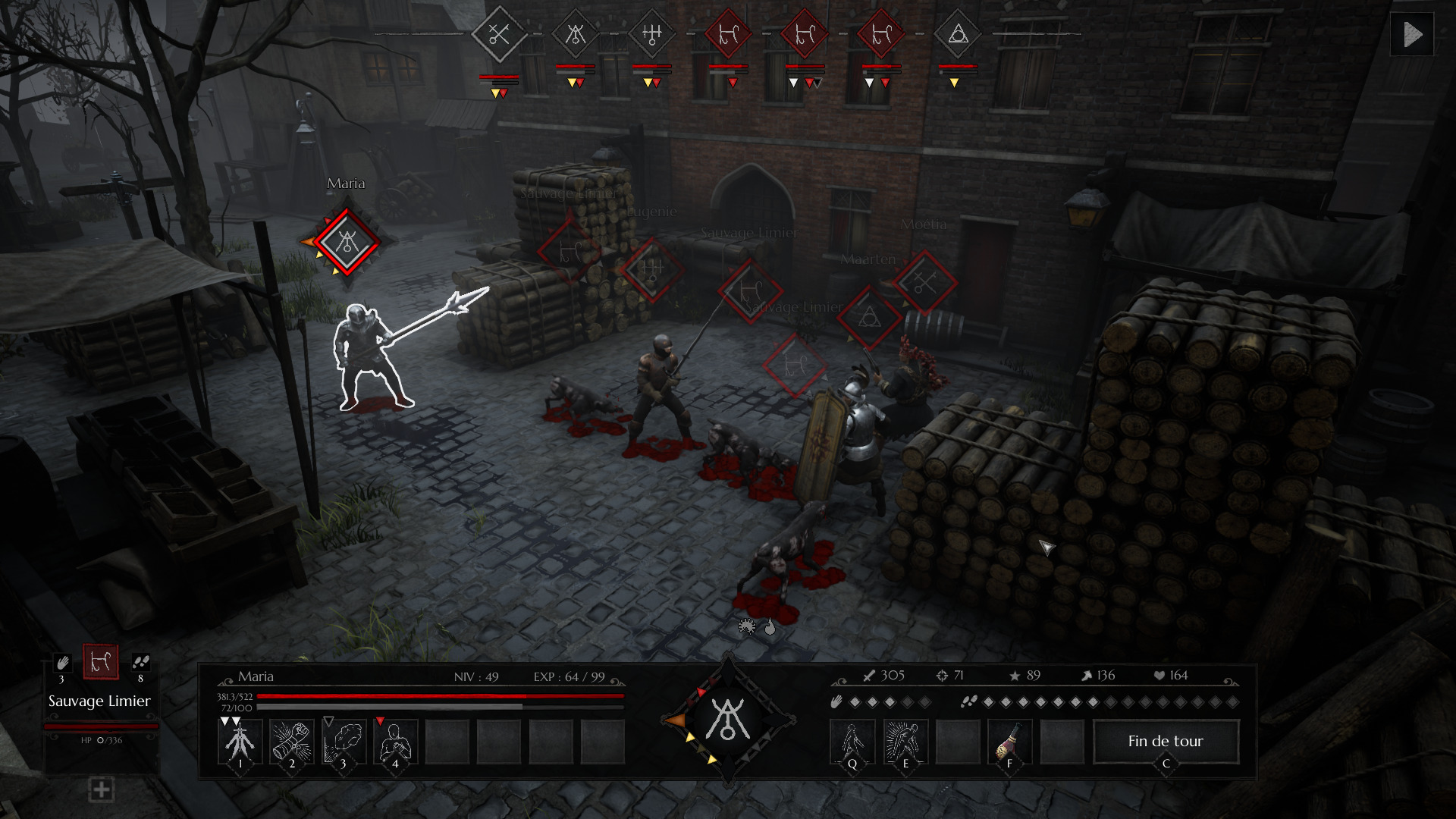Use the gauntlet punch skill in slot 2
This screenshot has height=819, width=1456.
(x=292, y=741)
